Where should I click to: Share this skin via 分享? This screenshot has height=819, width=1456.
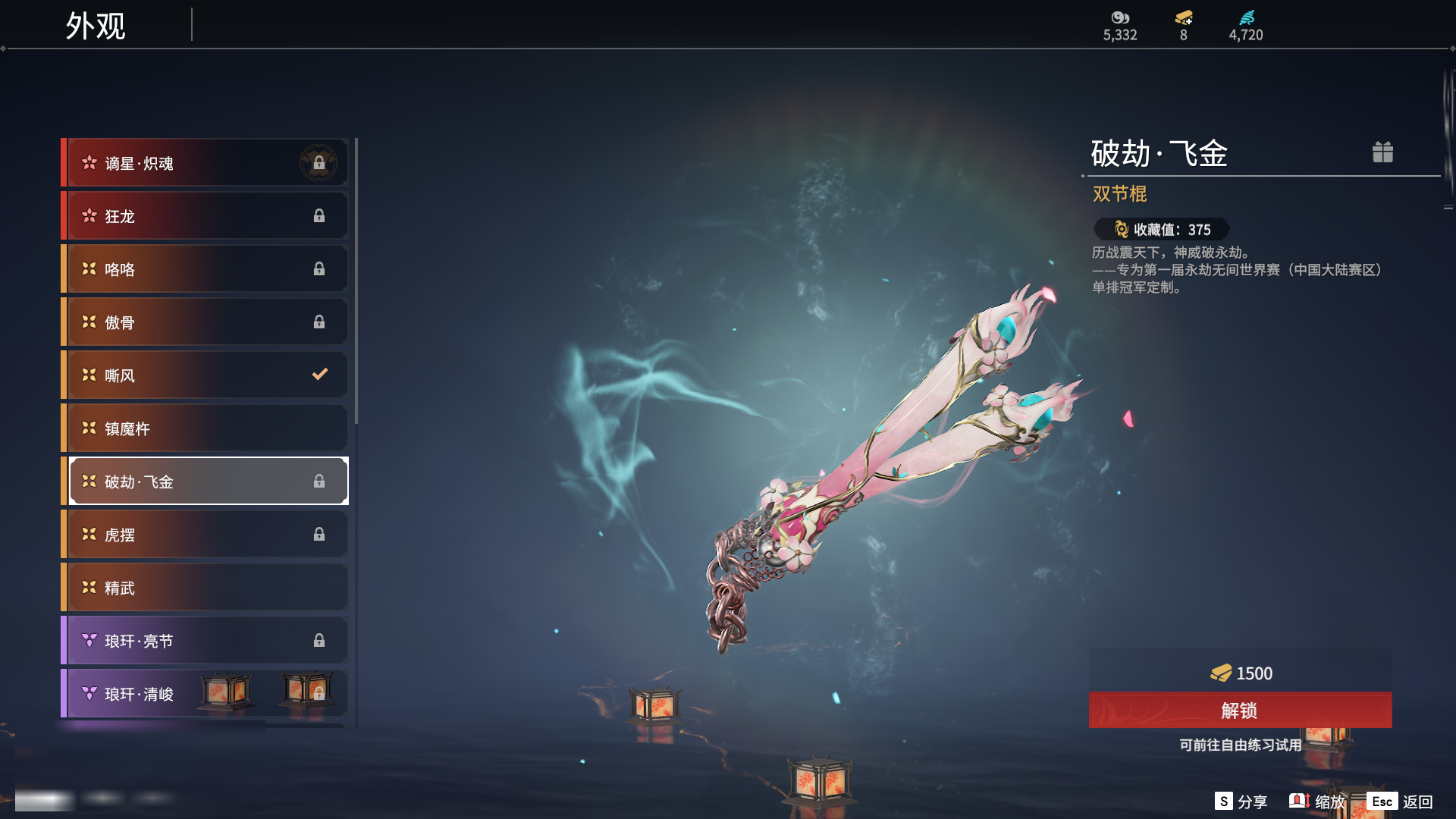pos(1241,802)
